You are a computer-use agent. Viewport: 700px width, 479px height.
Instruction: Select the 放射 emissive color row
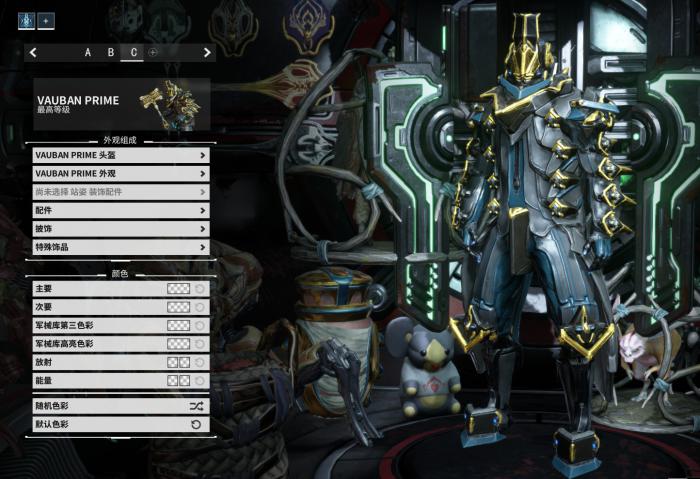pyautogui.click(x=121, y=362)
